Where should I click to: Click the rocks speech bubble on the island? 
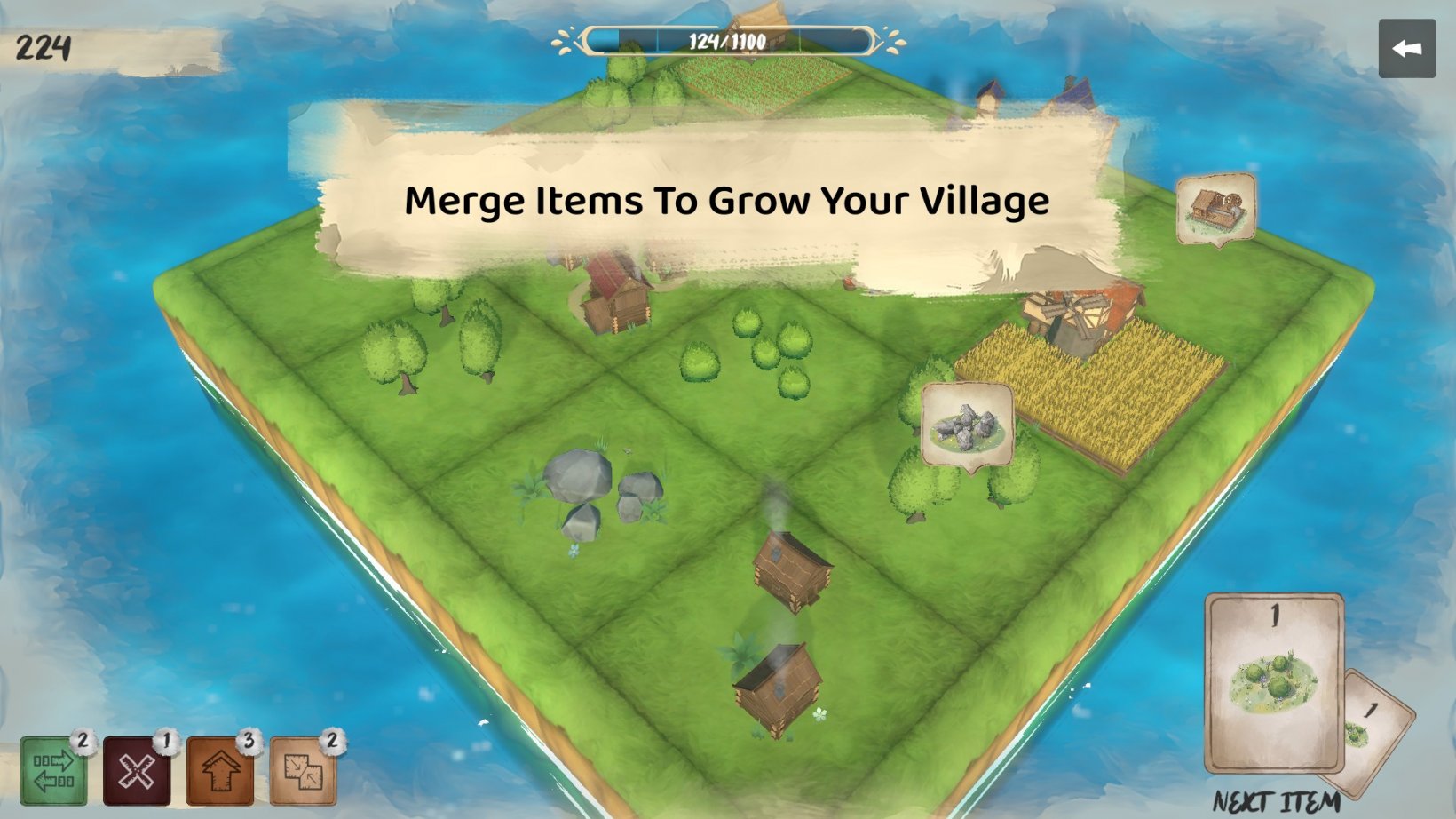968,425
